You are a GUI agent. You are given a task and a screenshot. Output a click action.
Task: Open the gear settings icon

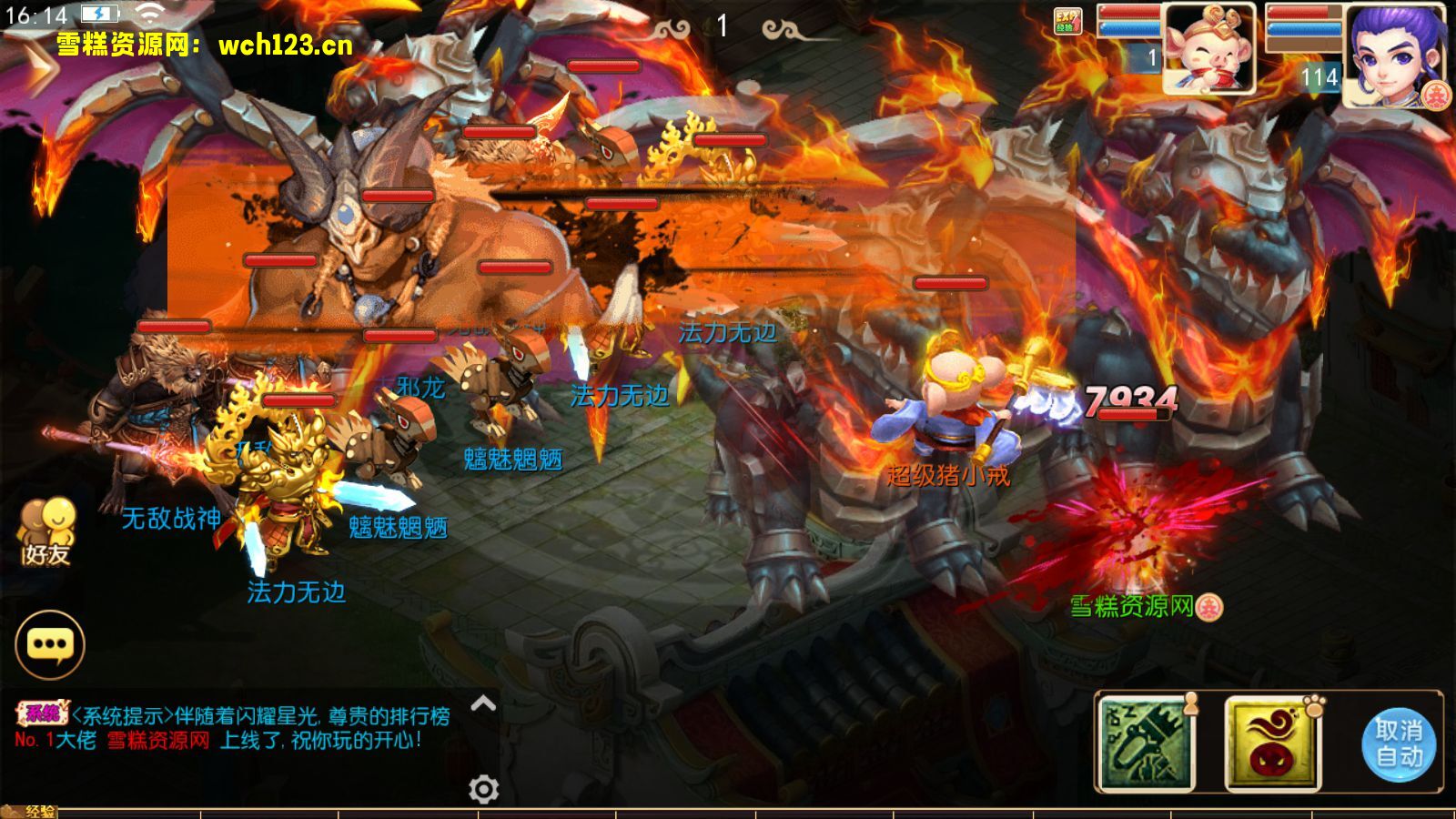click(483, 788)
